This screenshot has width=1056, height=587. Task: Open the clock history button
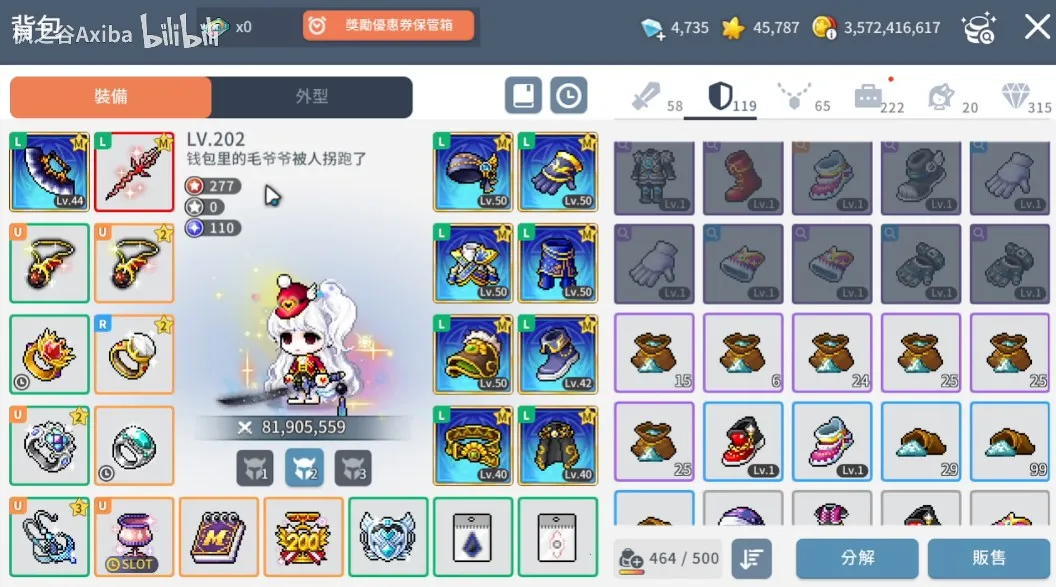pyautogui.click(x=568, y=96)
